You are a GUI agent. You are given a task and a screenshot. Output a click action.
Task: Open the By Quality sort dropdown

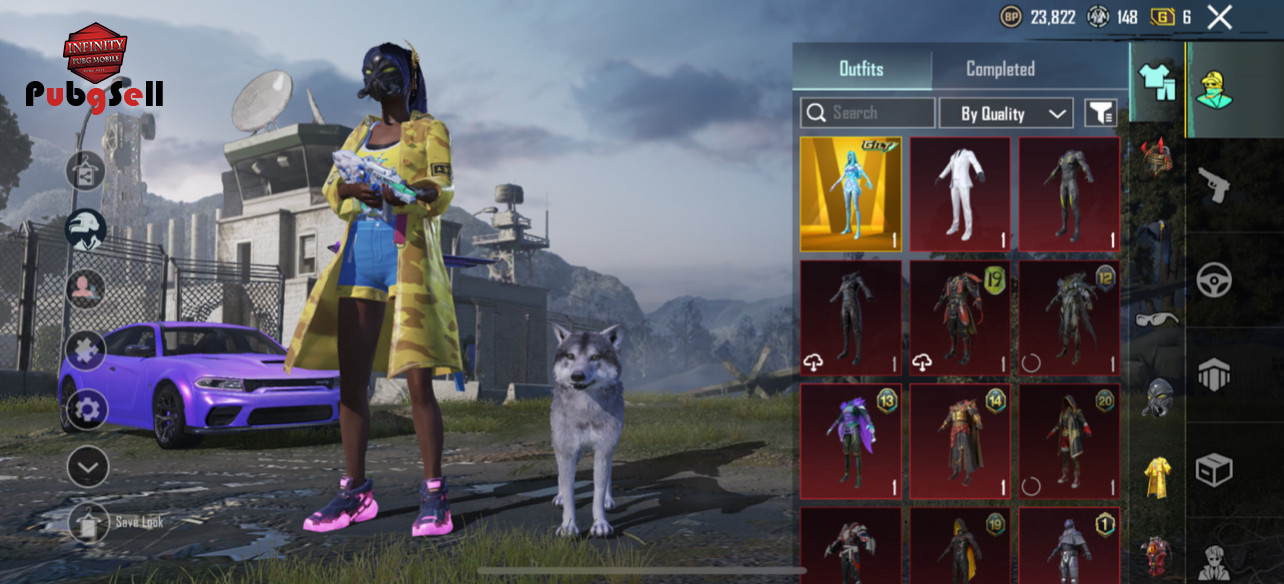(1006, 113)
